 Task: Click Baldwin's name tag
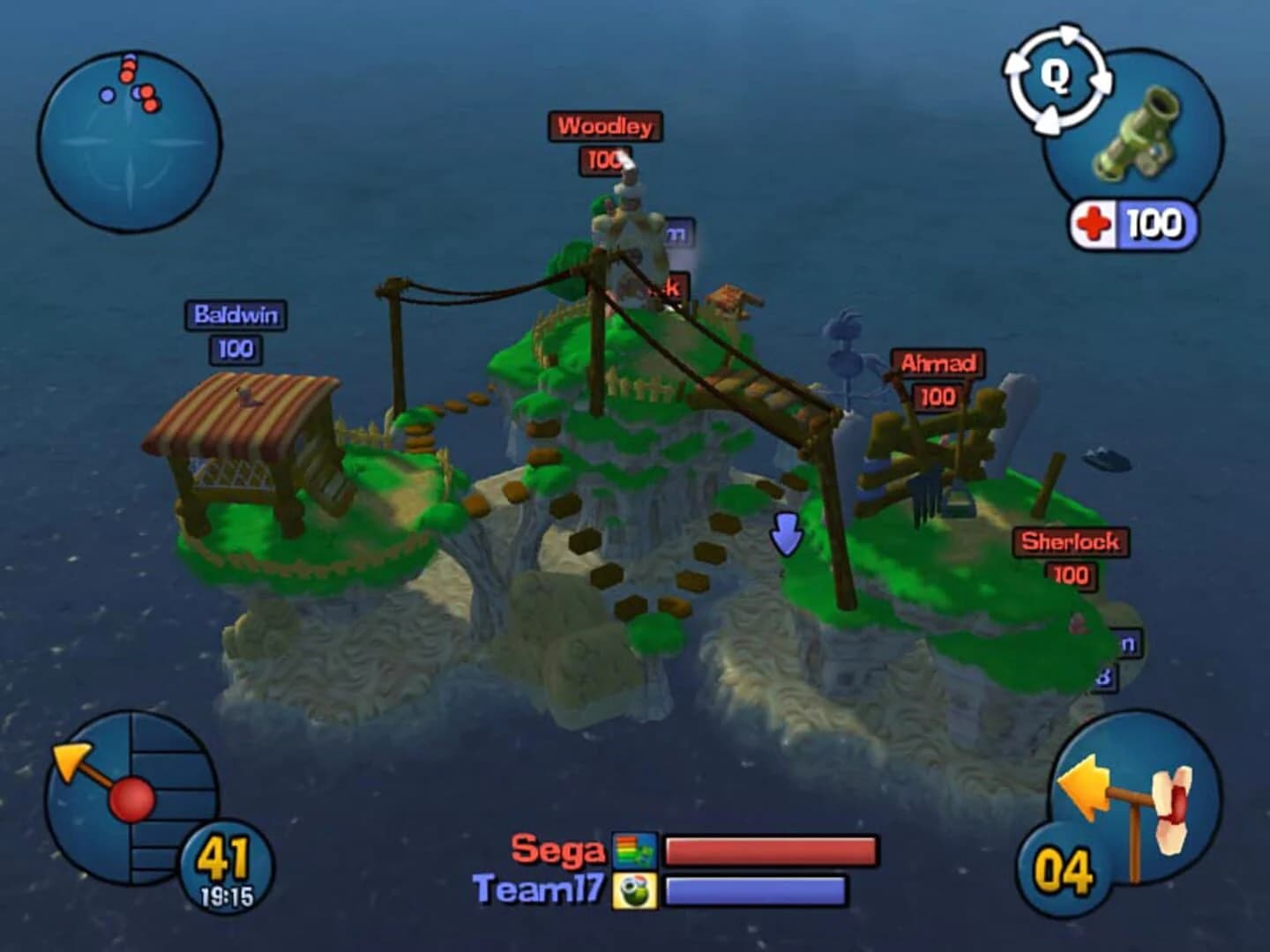234,315
